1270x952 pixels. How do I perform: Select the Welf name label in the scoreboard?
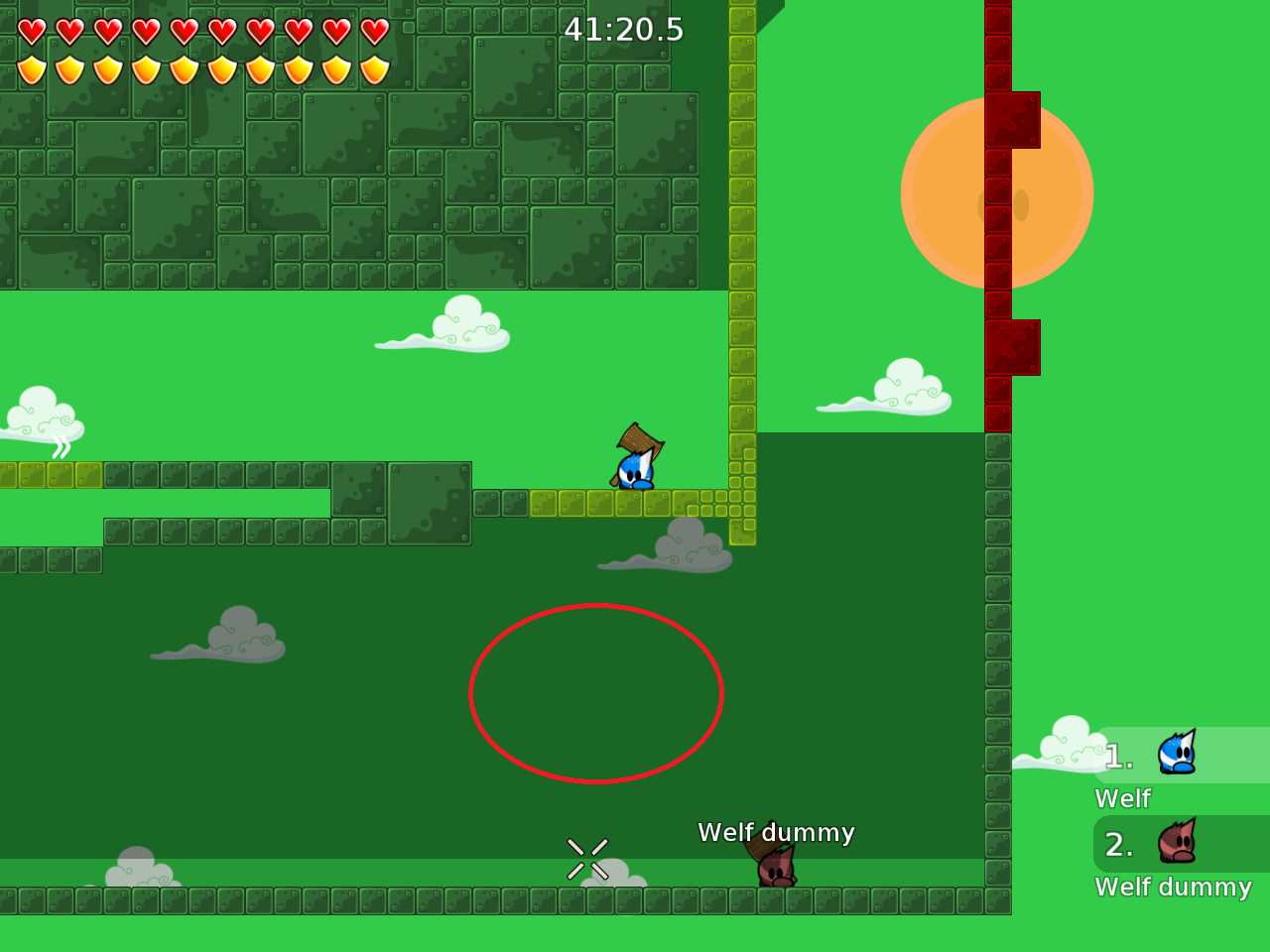[x=1122, y=797]
